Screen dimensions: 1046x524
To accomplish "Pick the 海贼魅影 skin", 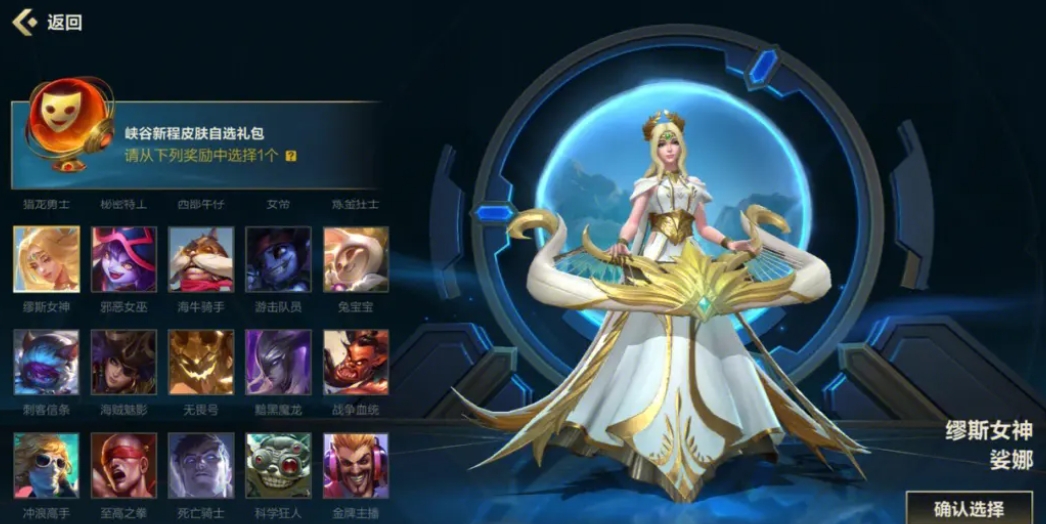I will pos(124,362).
